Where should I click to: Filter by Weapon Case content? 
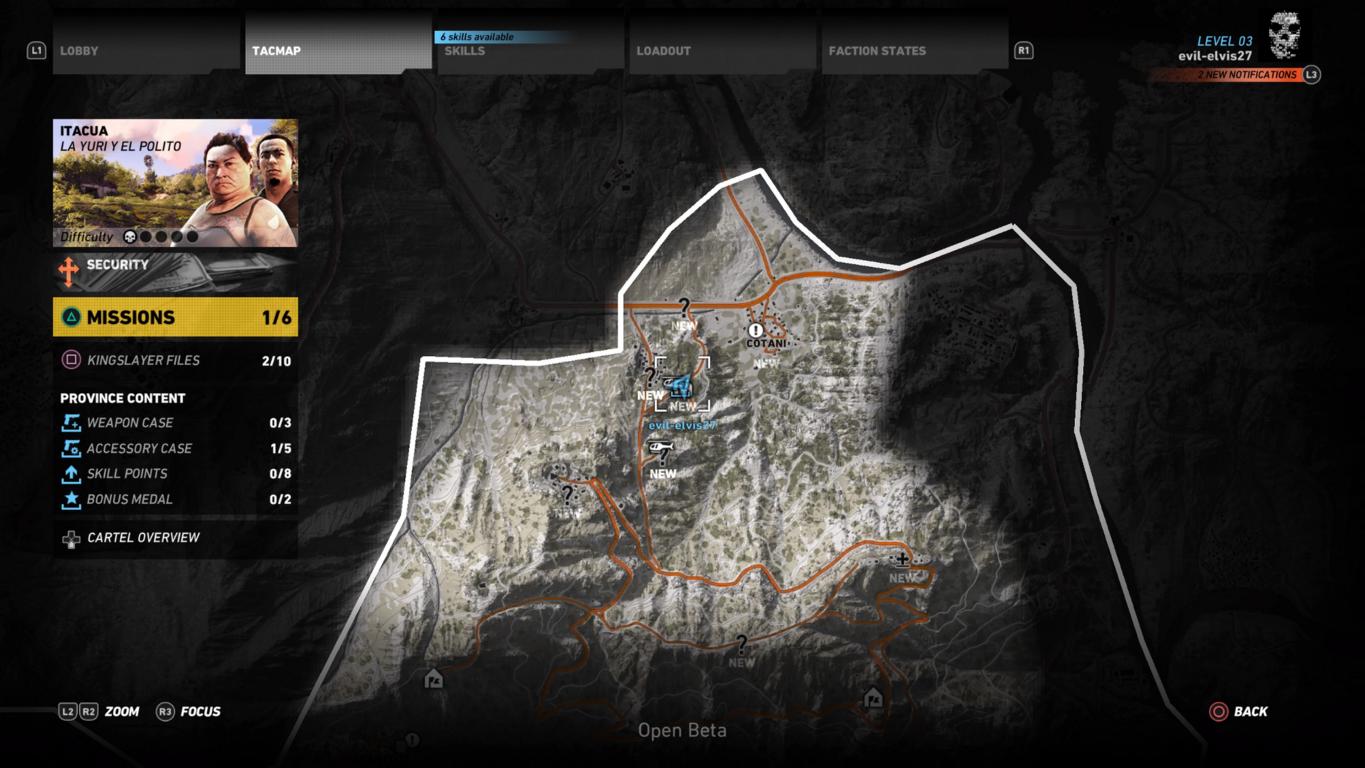coord(175,423)
